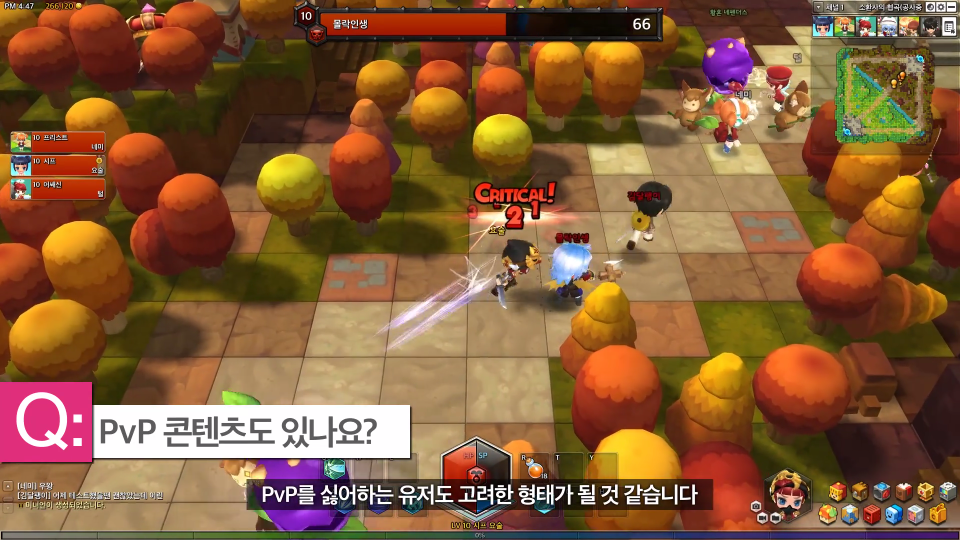Open the red cube with yellow face menu
This screenshot has width=960, height=540.
tap(837, 491)
